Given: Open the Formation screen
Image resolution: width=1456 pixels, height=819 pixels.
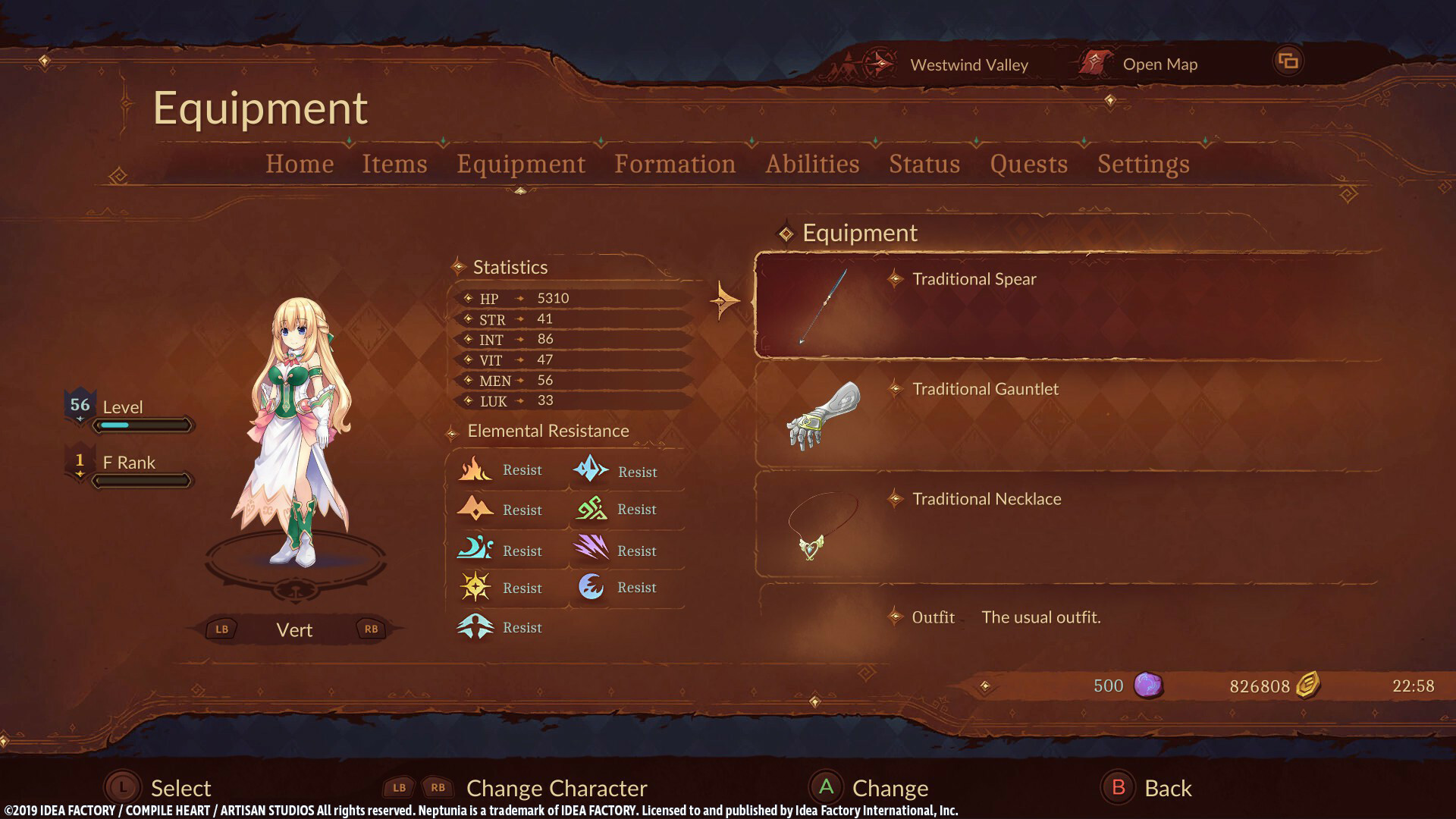Looking at the screenshot, I should [x=675, y=164].
